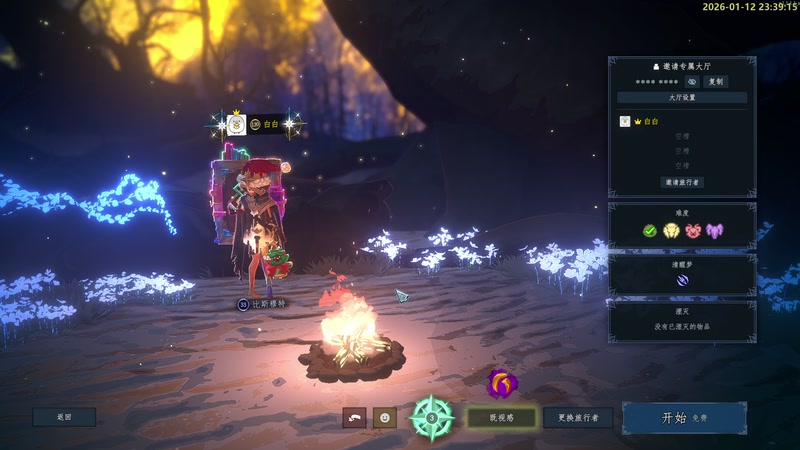Open the emote smiley face button

(385, 417)
